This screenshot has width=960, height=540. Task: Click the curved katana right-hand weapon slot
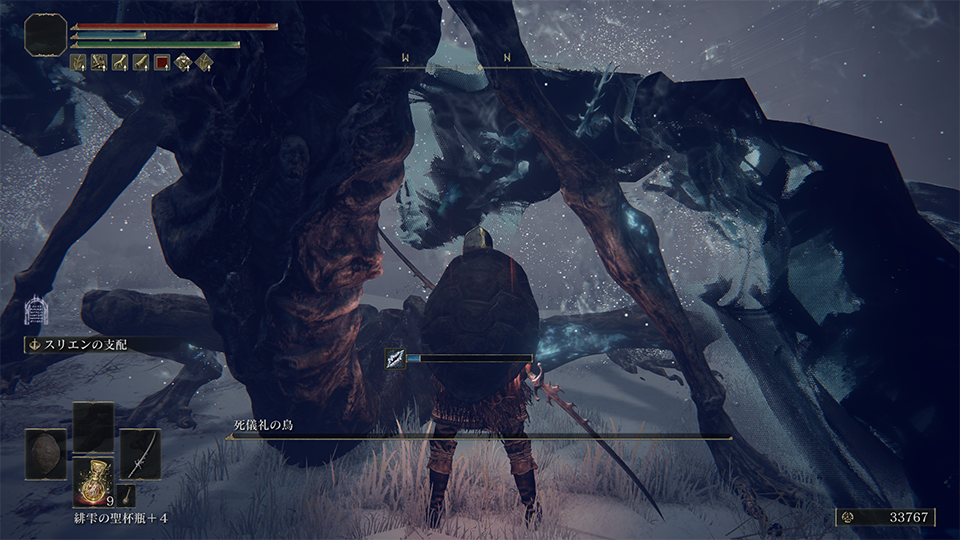pyautogui.click(x=141, y=453)
